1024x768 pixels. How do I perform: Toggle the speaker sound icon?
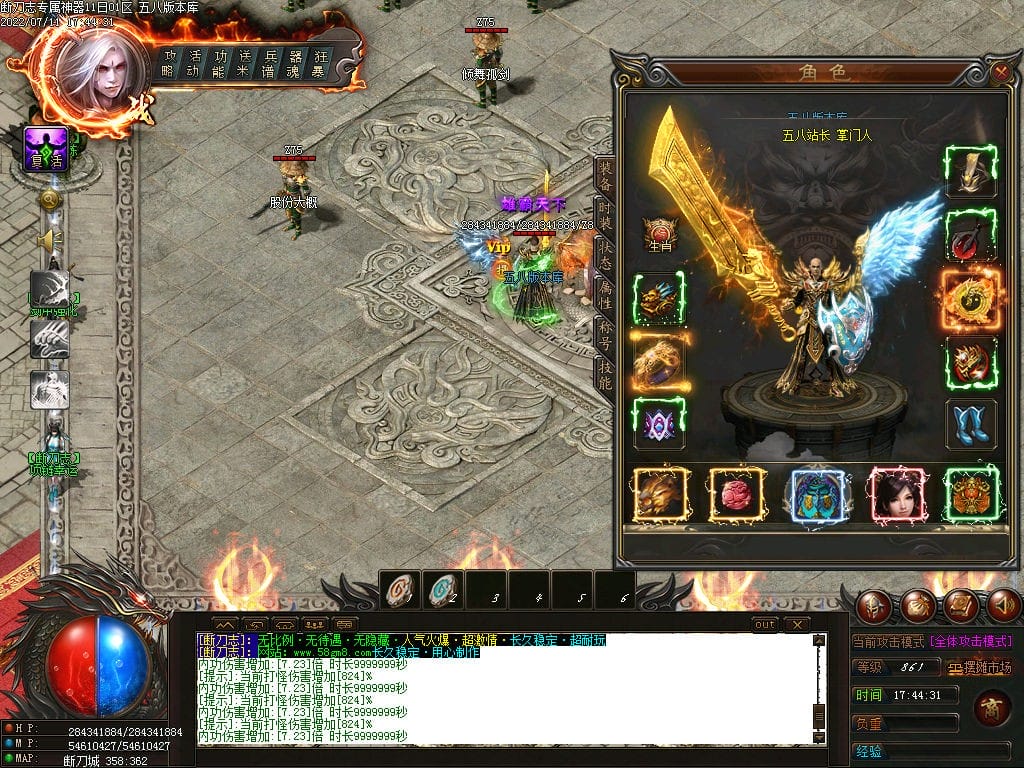coord(47,241)
